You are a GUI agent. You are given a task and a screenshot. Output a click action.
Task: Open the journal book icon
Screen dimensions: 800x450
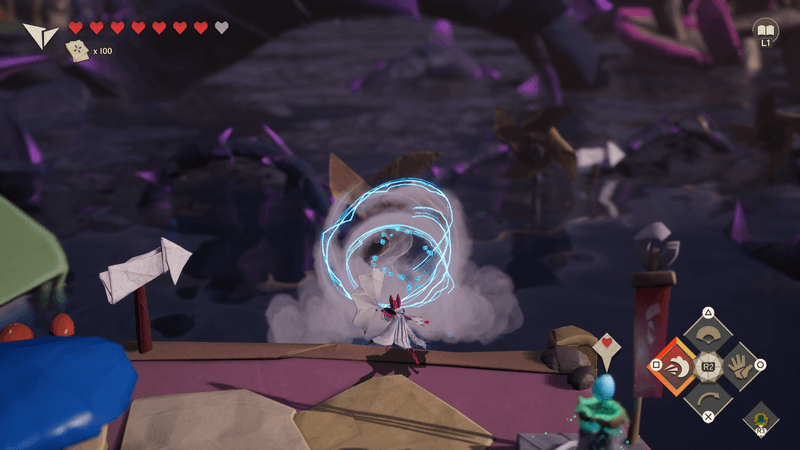(765, 29)
